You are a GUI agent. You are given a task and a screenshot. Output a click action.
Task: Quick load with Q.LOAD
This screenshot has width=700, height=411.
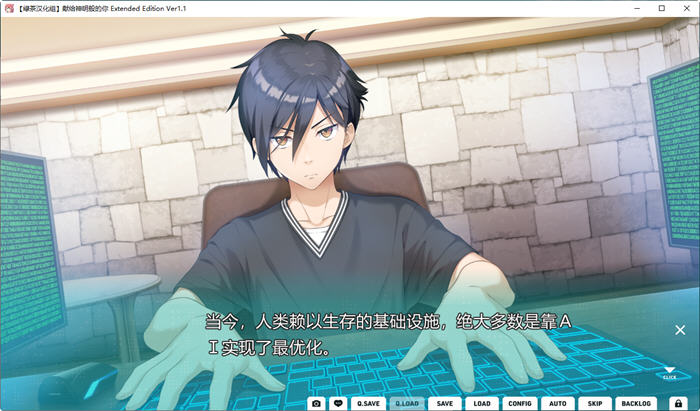coord(407,403)
